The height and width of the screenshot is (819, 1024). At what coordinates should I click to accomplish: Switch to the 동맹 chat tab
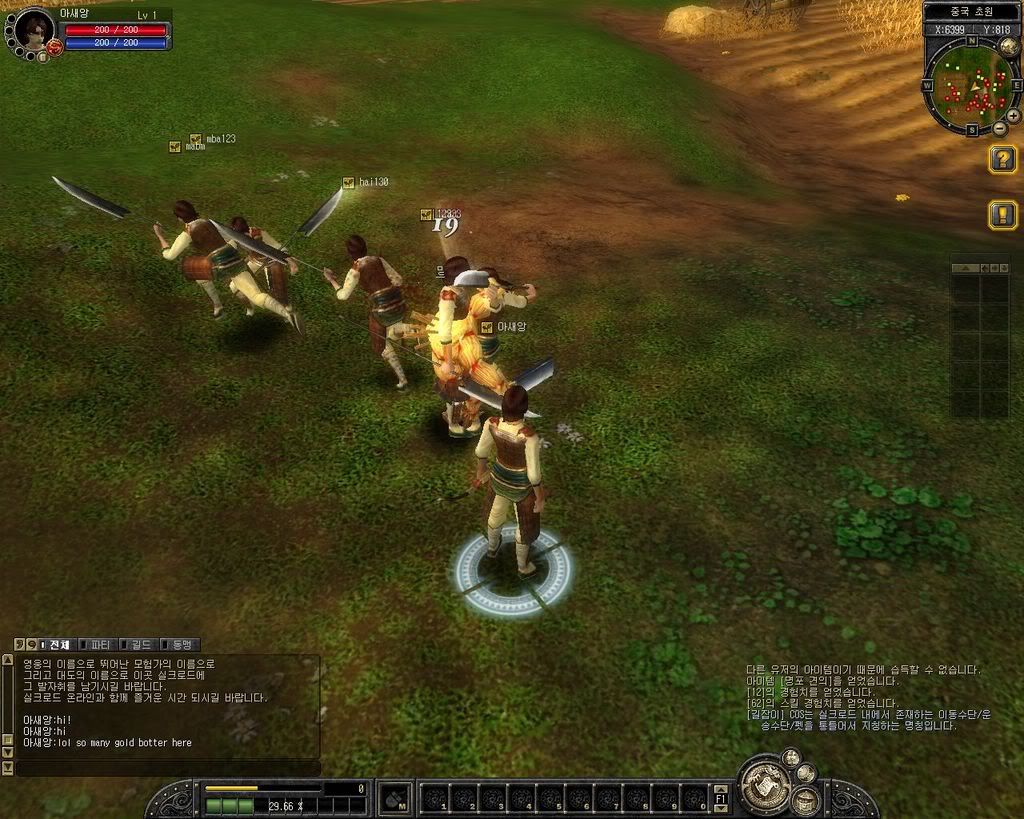pos(181,645)
